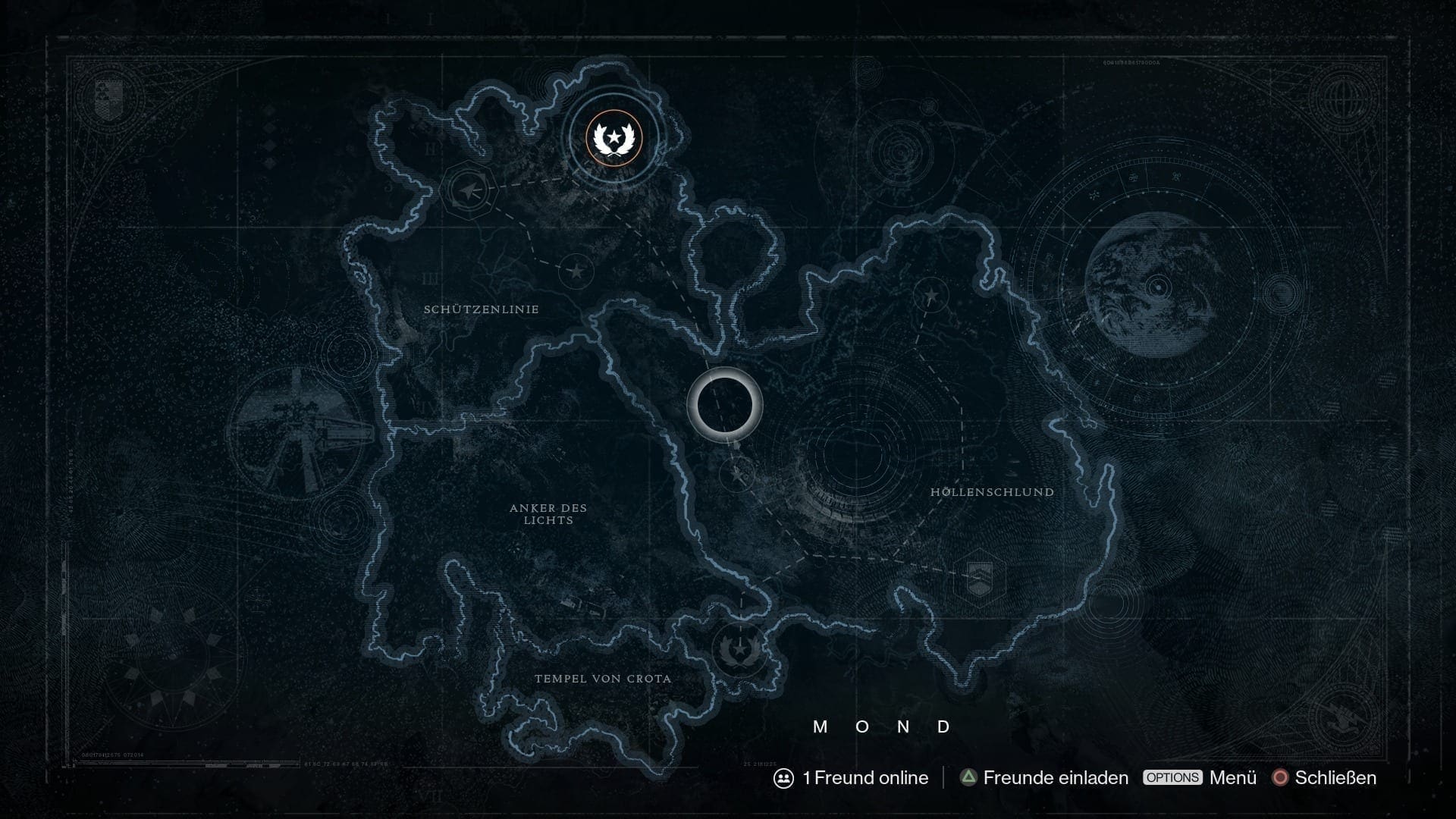Select the highlighted laurel star mission marker

coord(613,138)
